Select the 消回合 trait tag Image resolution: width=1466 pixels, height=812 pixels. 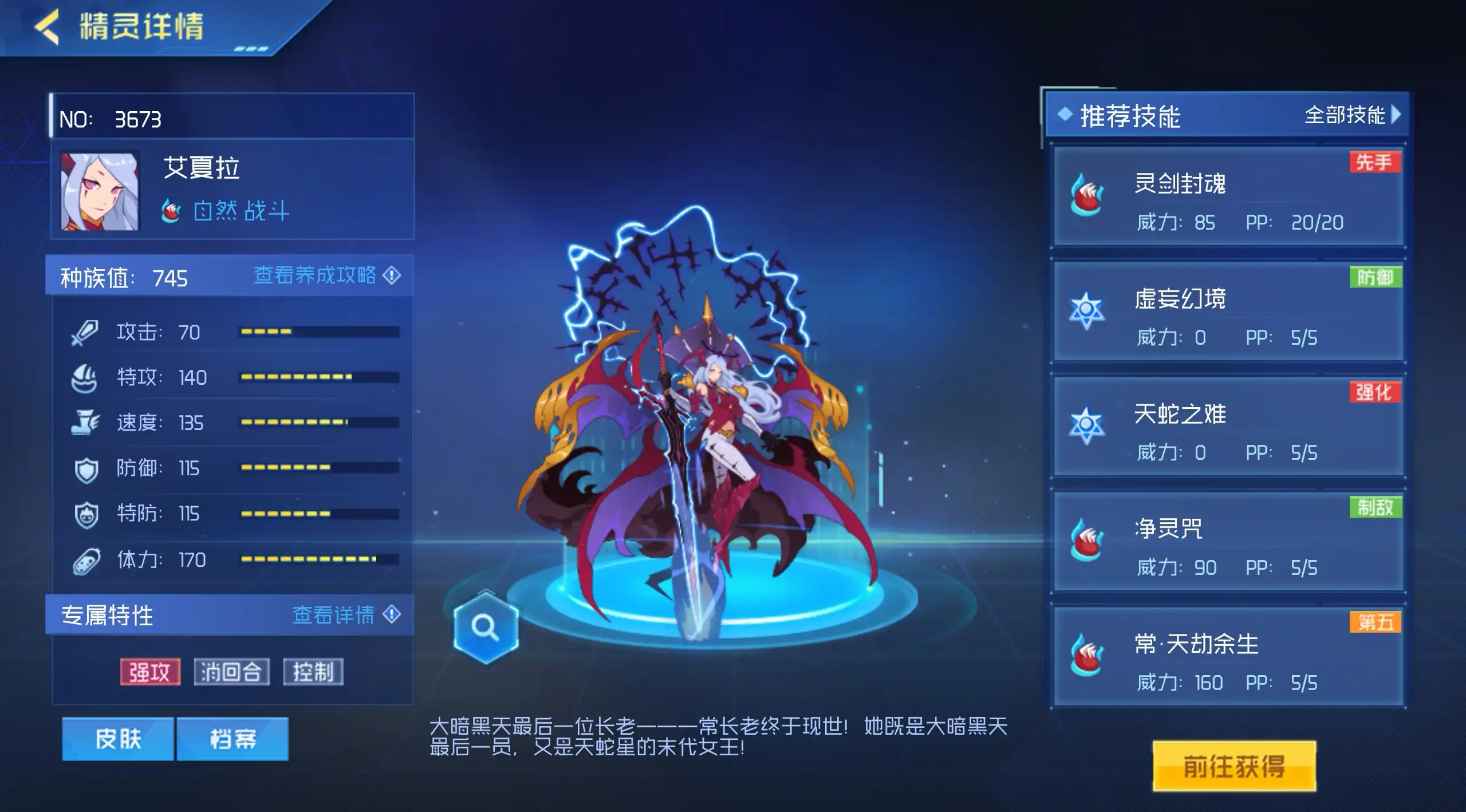(x=231, y=672)
